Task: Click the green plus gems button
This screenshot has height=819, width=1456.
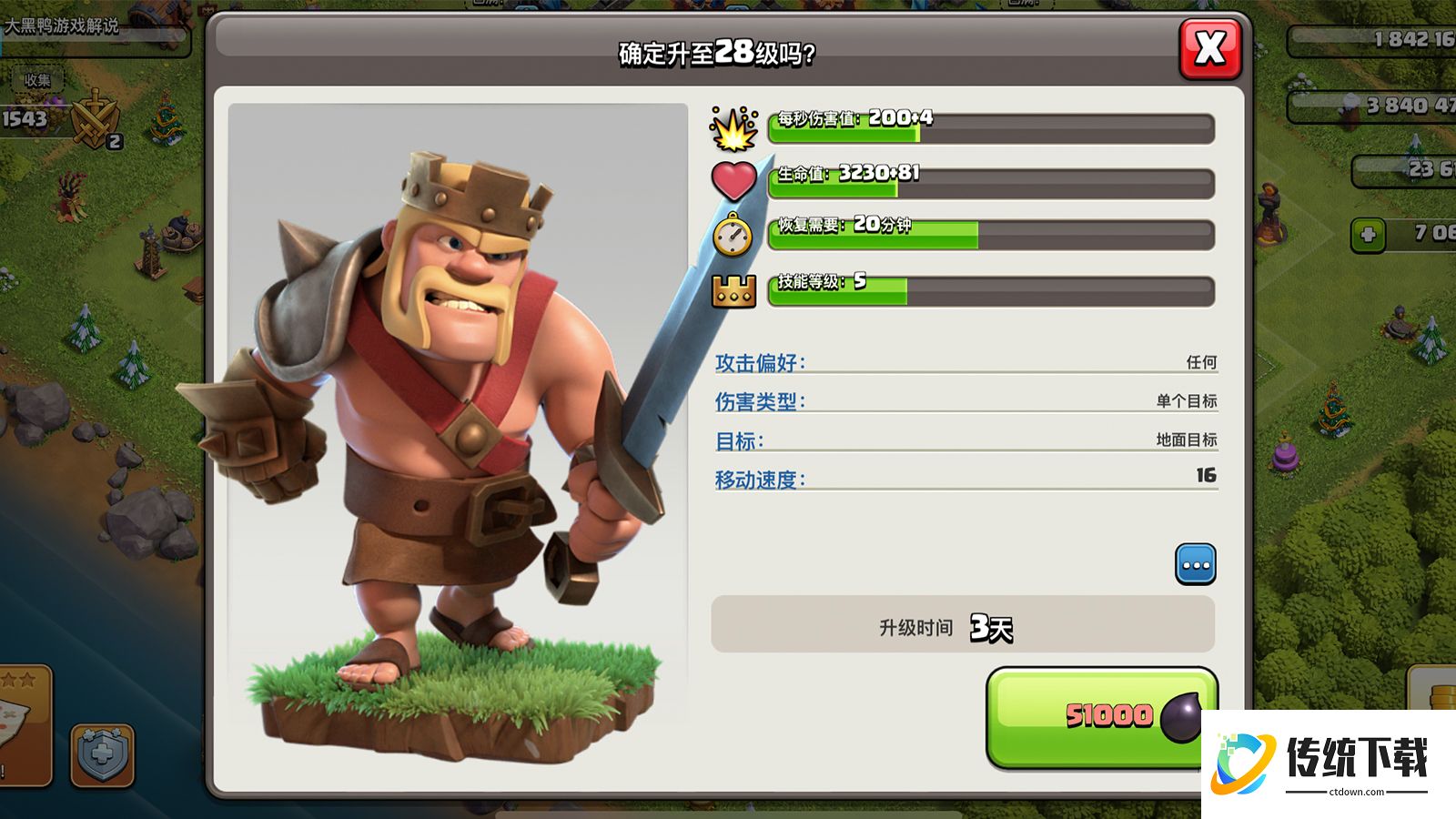Action: tap(1367, 235)
